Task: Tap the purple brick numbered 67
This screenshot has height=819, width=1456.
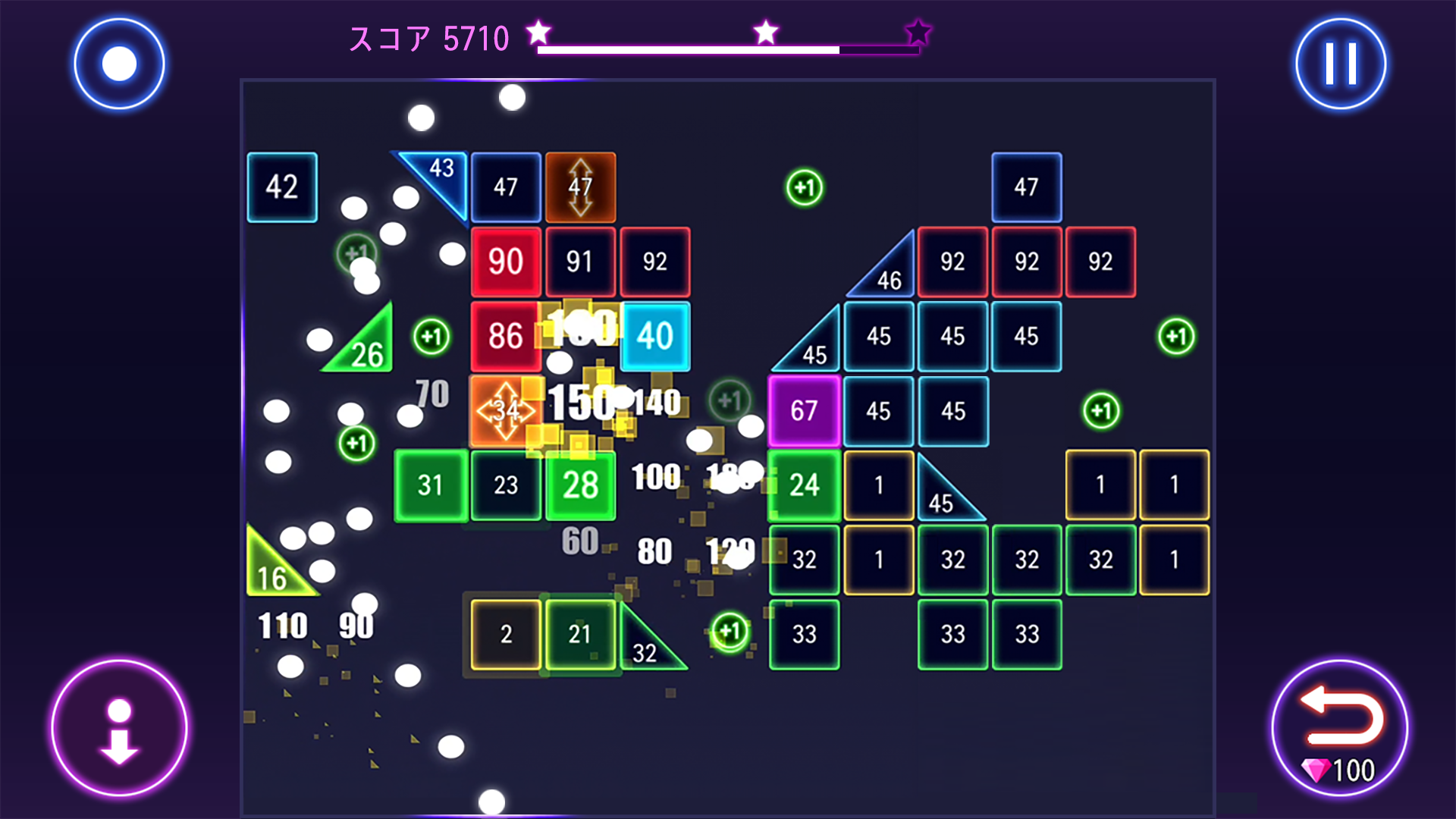Action: point(804,410)
